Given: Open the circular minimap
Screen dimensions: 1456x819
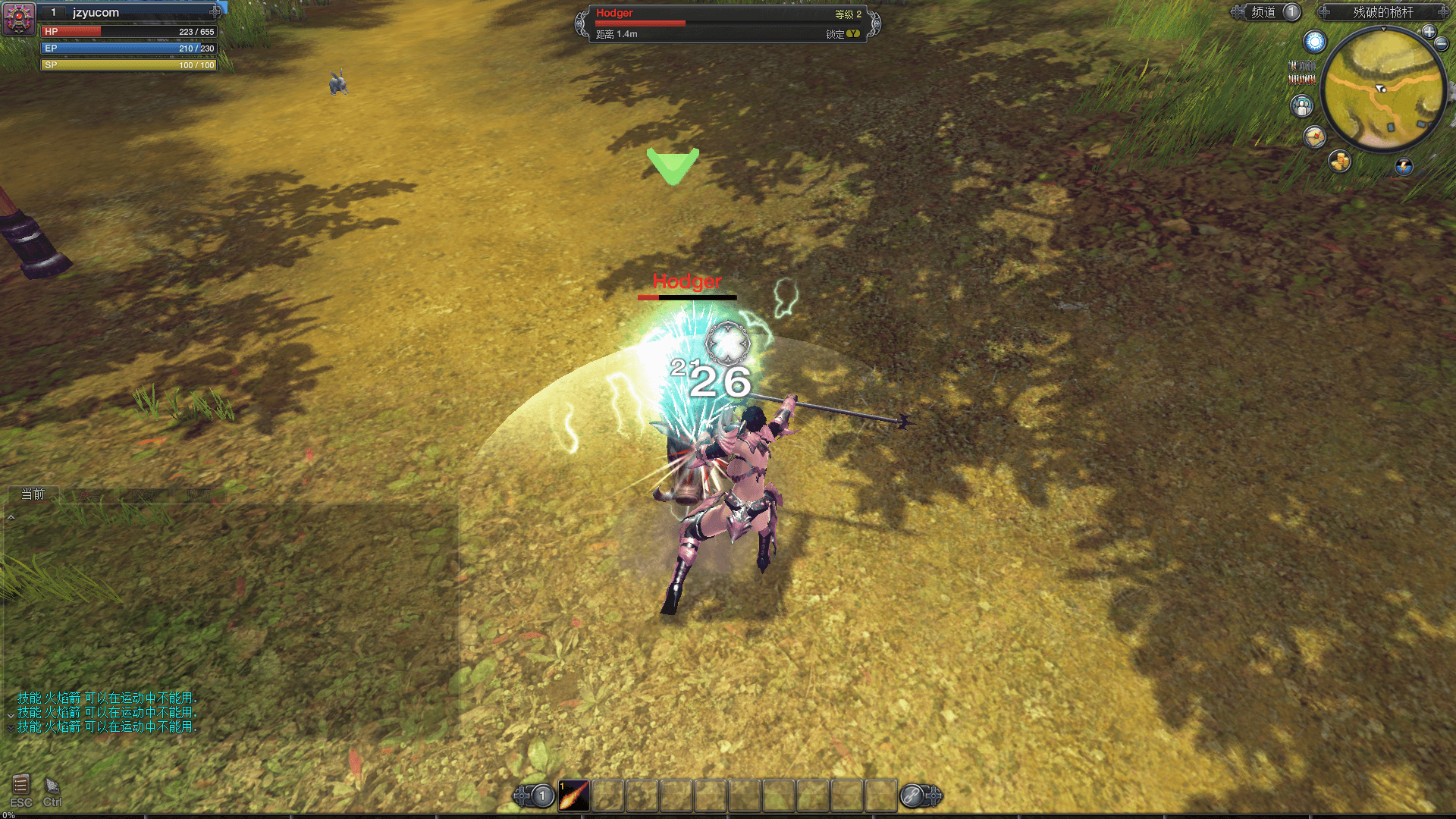Looking at the screenshot, I should [x=1382, y=89].
